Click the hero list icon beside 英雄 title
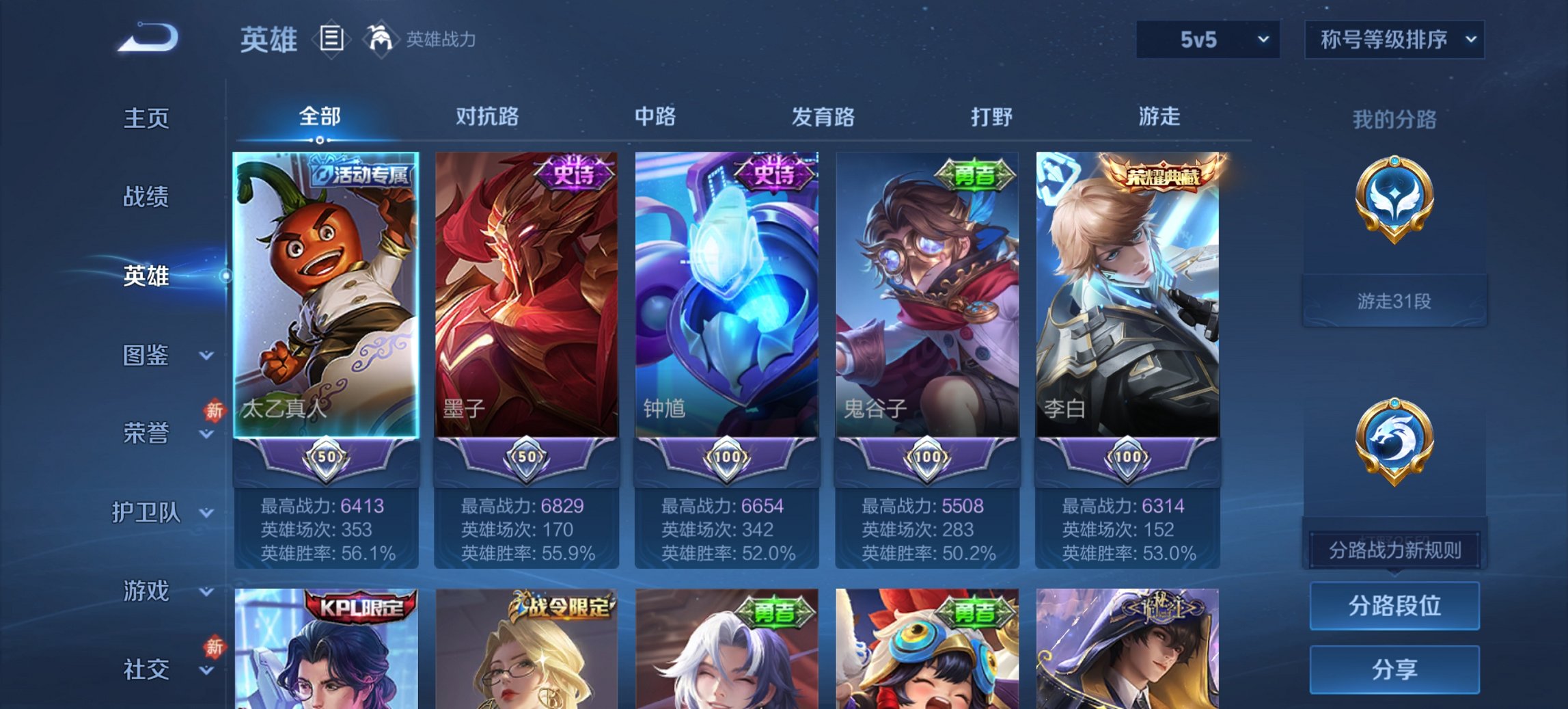Image resolution: width=1568 pixels, height=709 pixels. (333, 39)
